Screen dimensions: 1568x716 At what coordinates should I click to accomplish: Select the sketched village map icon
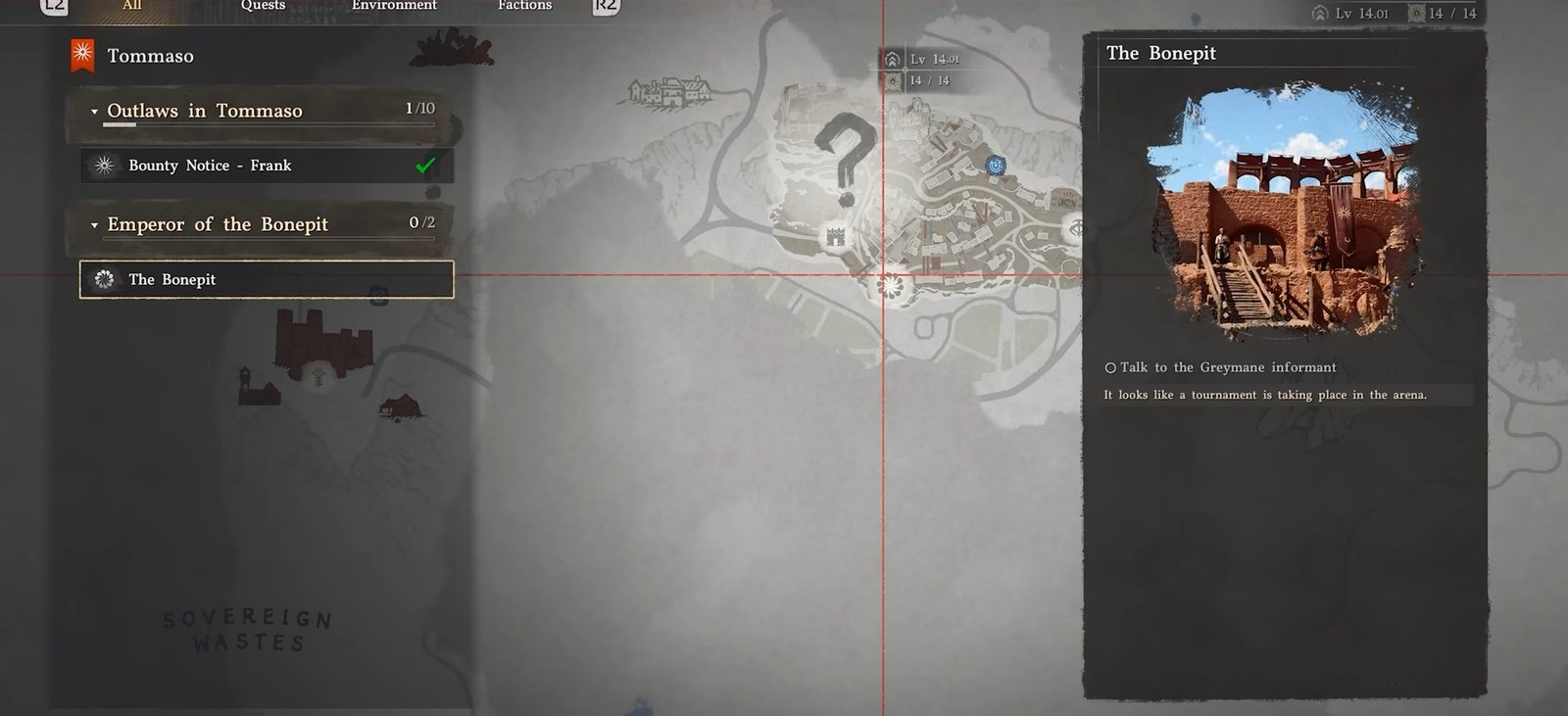[670, 93]
